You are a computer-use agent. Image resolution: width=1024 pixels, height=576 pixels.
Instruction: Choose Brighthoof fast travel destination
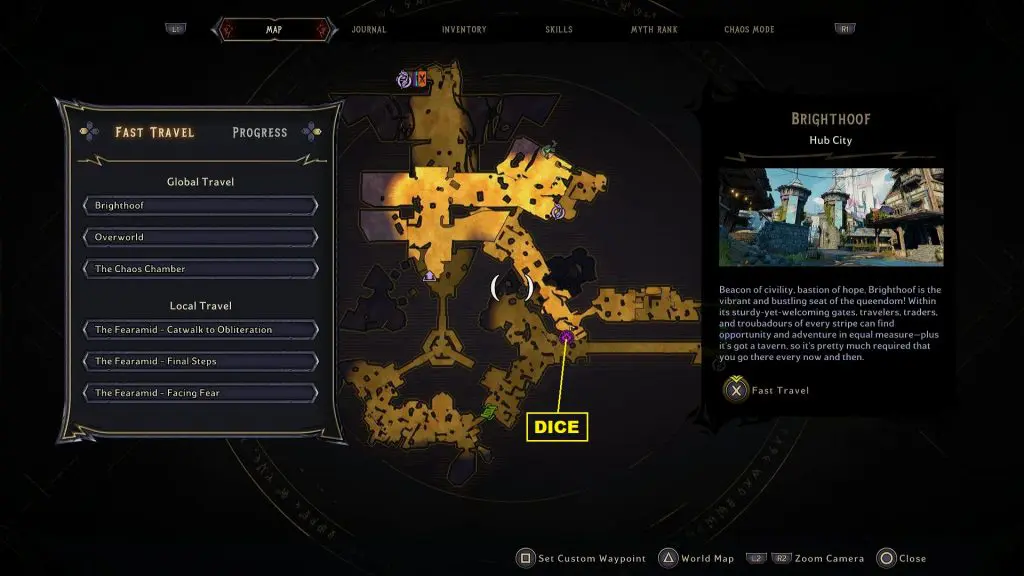coord(201,206)
